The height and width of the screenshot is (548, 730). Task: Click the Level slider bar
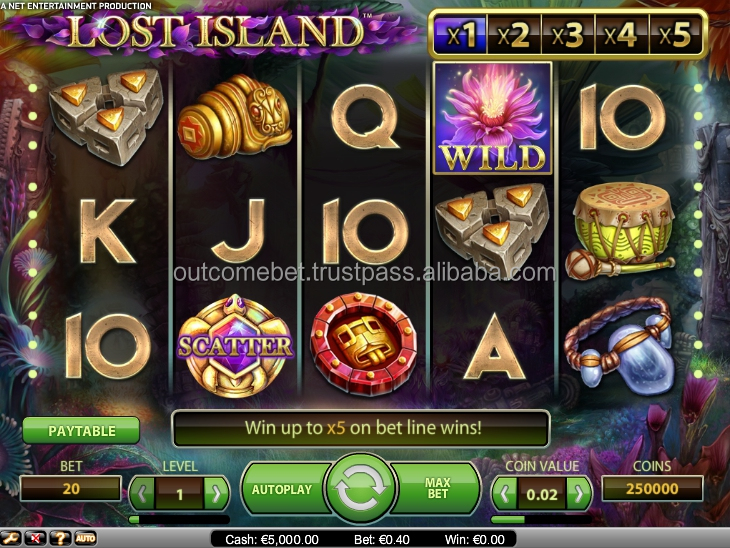(179, 519)
